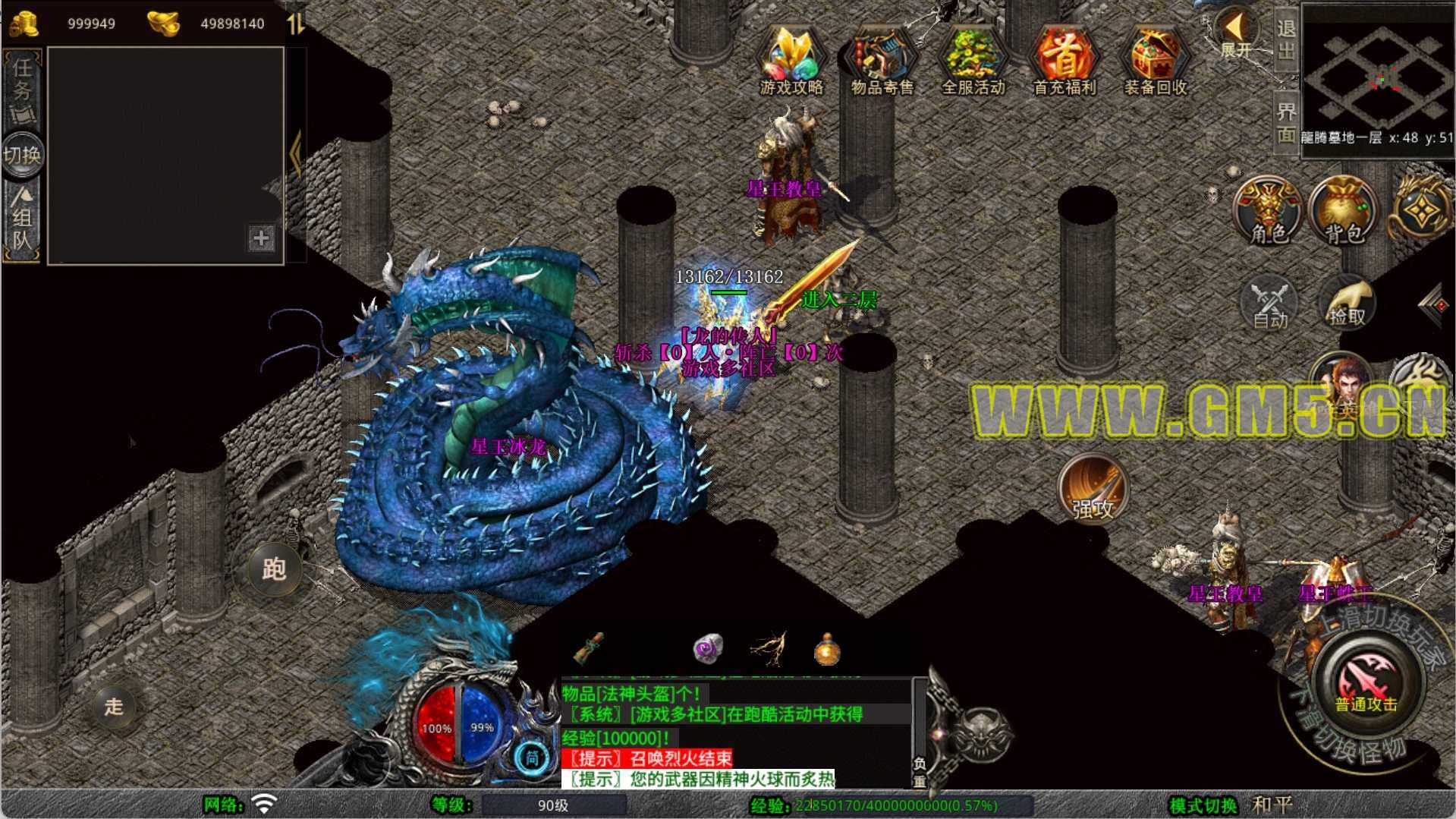
Task: Toggle the 自动 auto-combat button
Action: point(1269,304)
